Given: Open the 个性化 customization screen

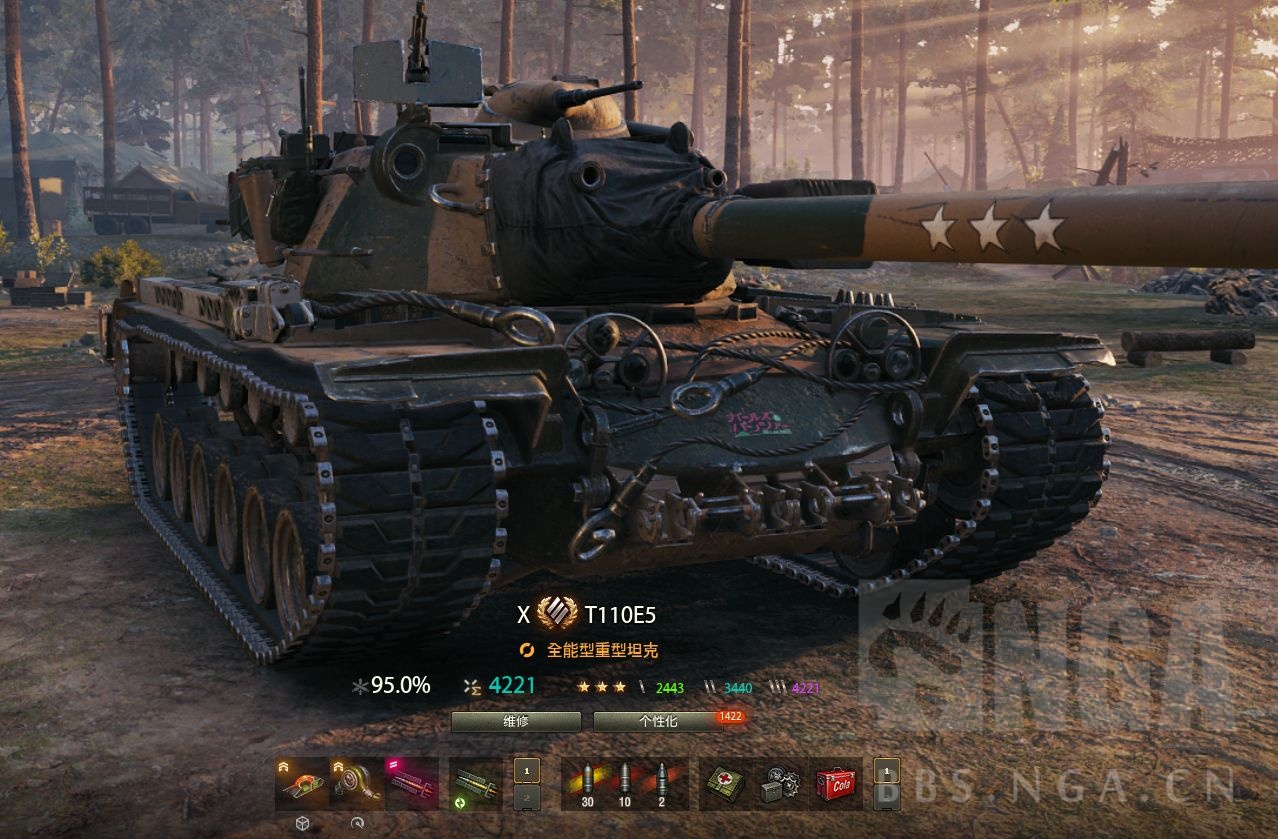Looking at the screenshot, I should [x=658, y=721].
